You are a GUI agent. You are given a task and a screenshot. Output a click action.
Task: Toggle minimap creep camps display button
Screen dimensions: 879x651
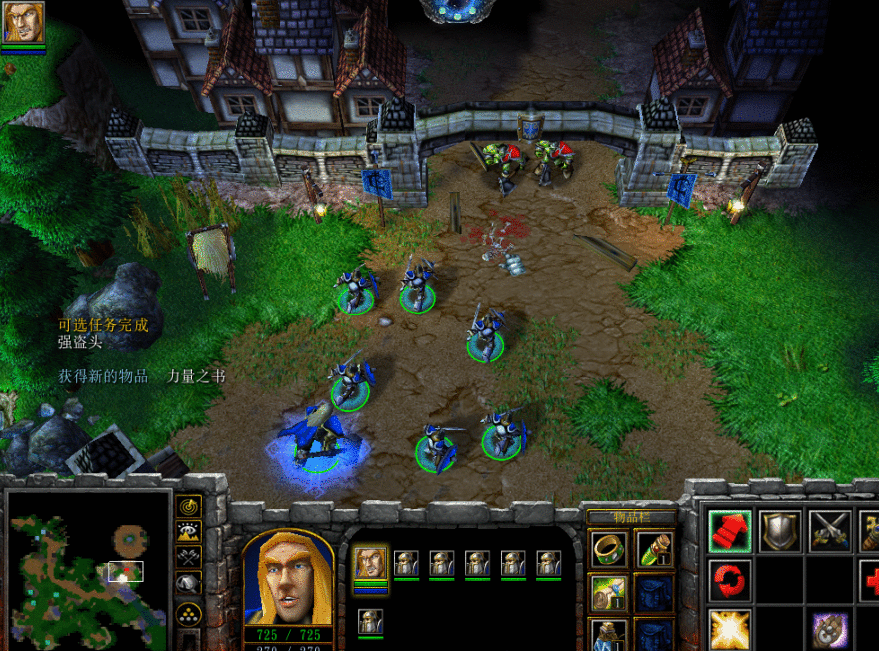coord(188,583)
